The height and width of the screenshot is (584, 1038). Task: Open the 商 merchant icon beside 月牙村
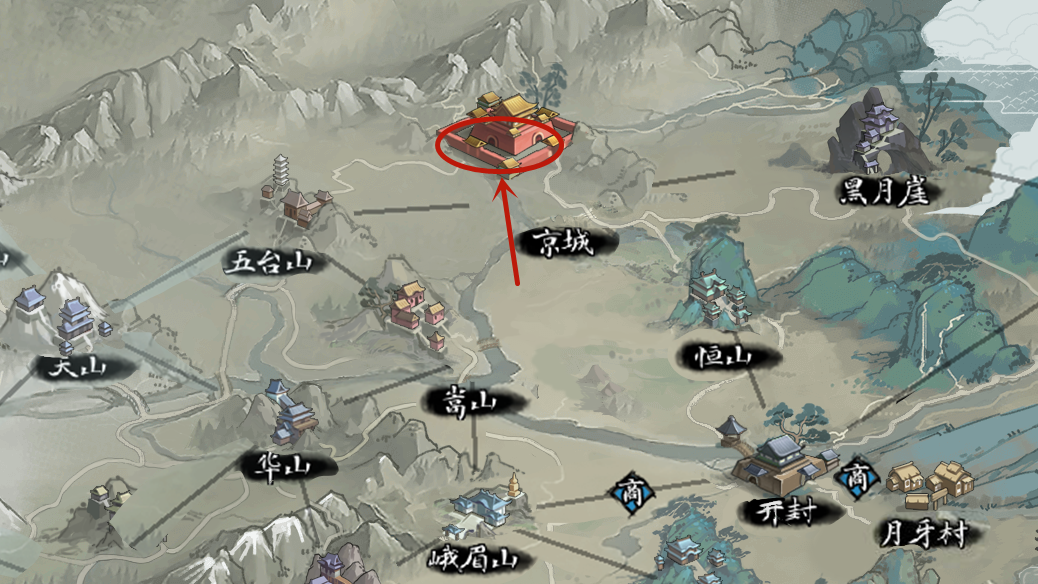[857, 478]
